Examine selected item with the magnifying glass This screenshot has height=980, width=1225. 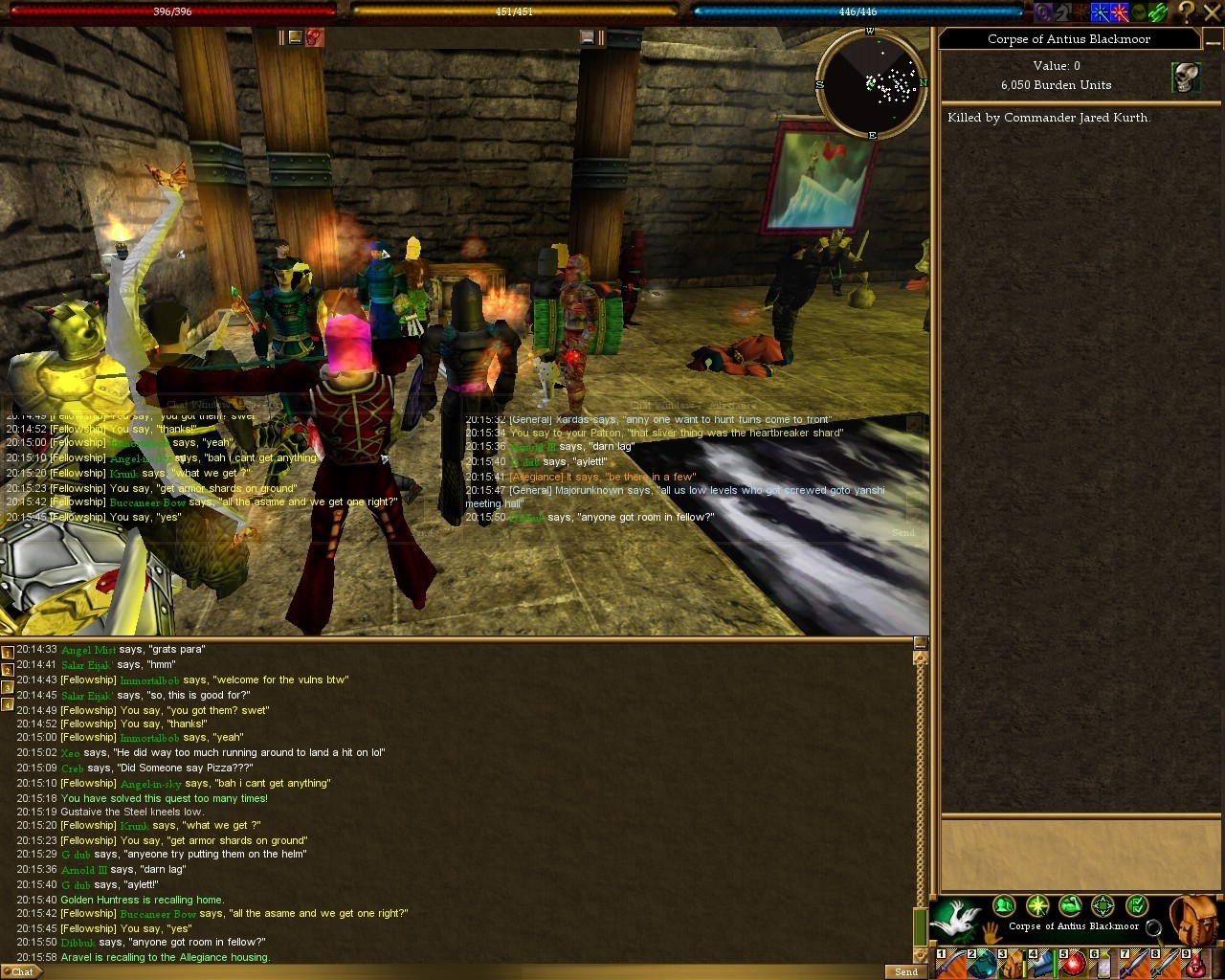(1154, 927)
